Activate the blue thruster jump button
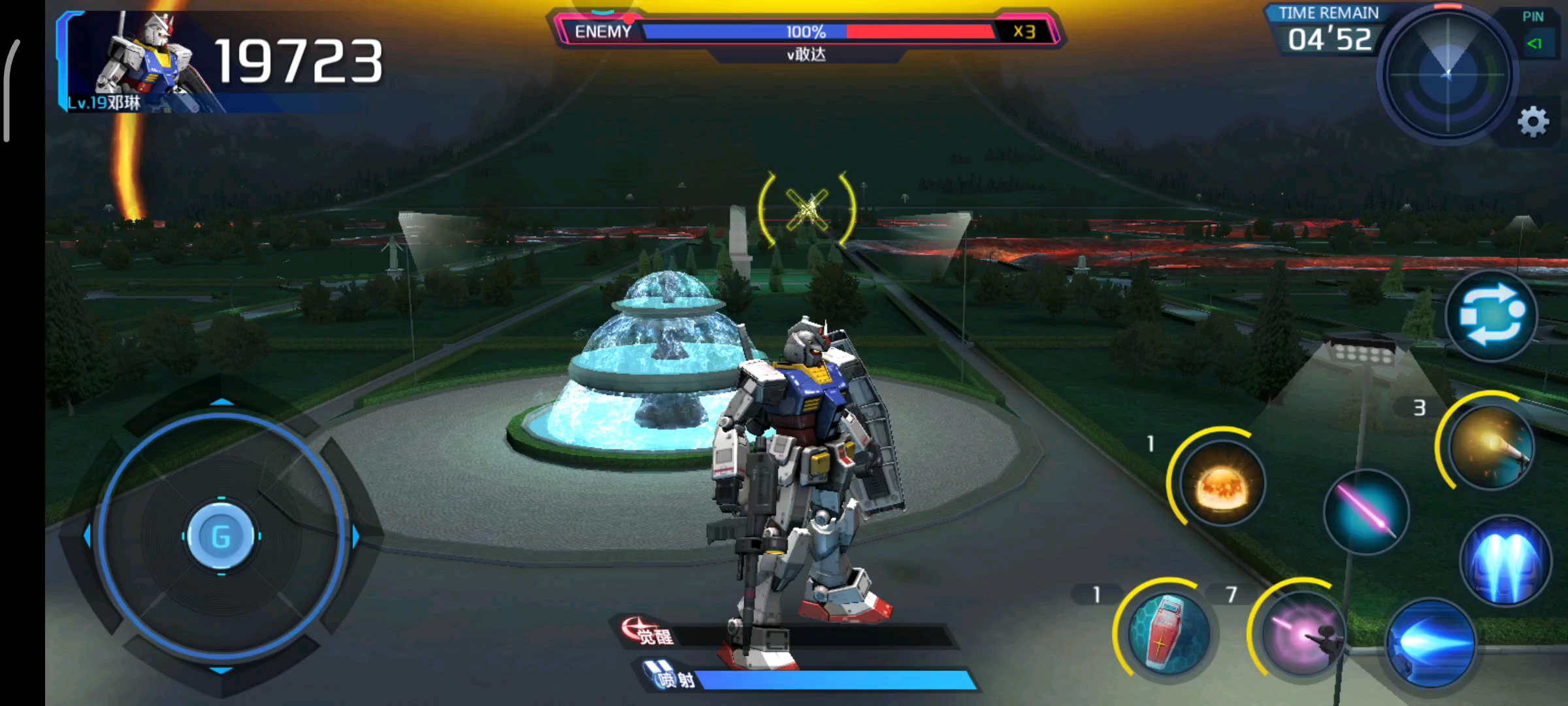 pyautogui.click(x=1505, y=560)
